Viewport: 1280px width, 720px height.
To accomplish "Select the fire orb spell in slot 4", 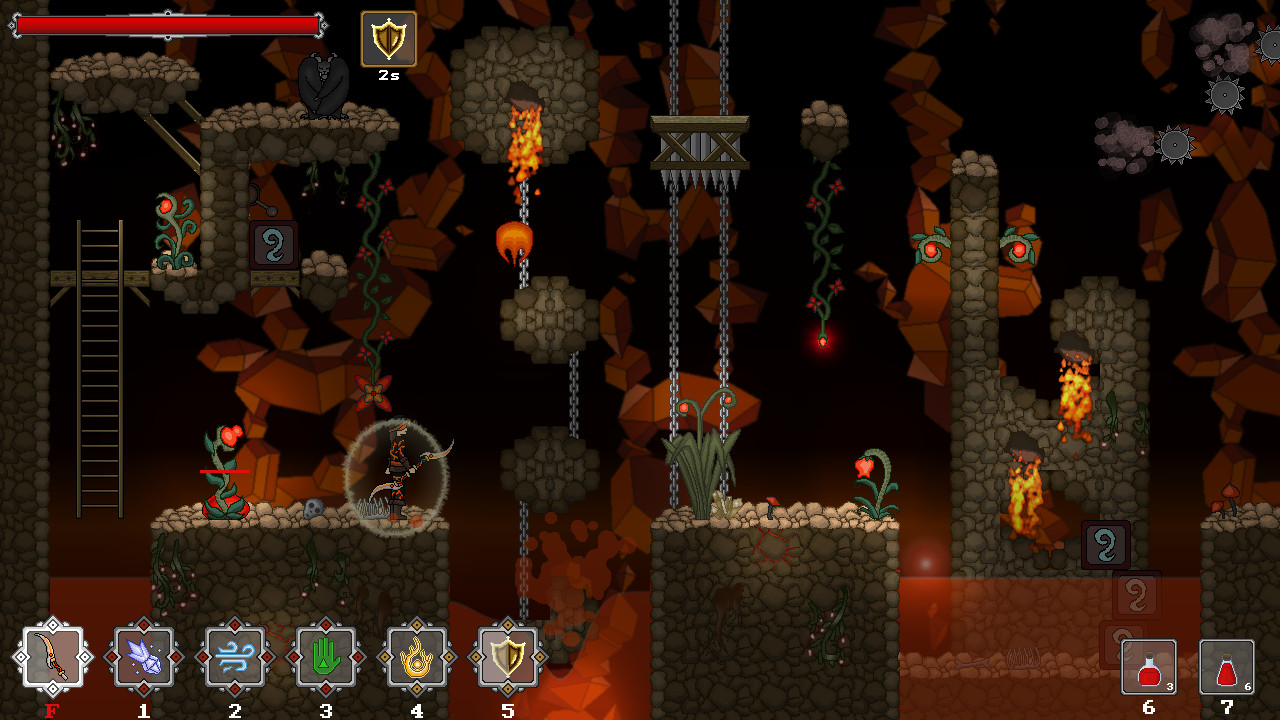I will [x=416, y=658].
